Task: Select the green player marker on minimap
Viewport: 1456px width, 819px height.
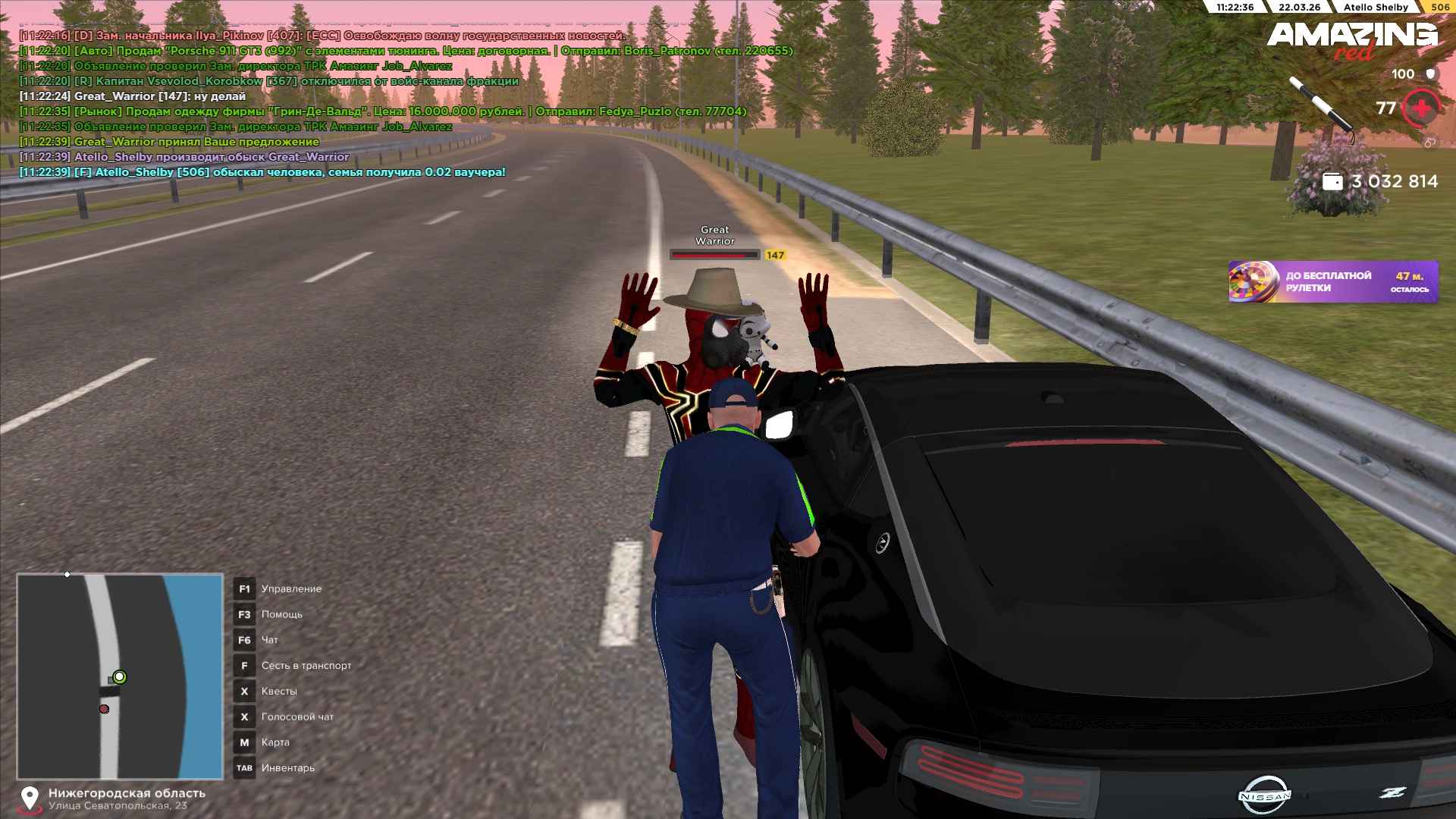Action: point(119,676)
